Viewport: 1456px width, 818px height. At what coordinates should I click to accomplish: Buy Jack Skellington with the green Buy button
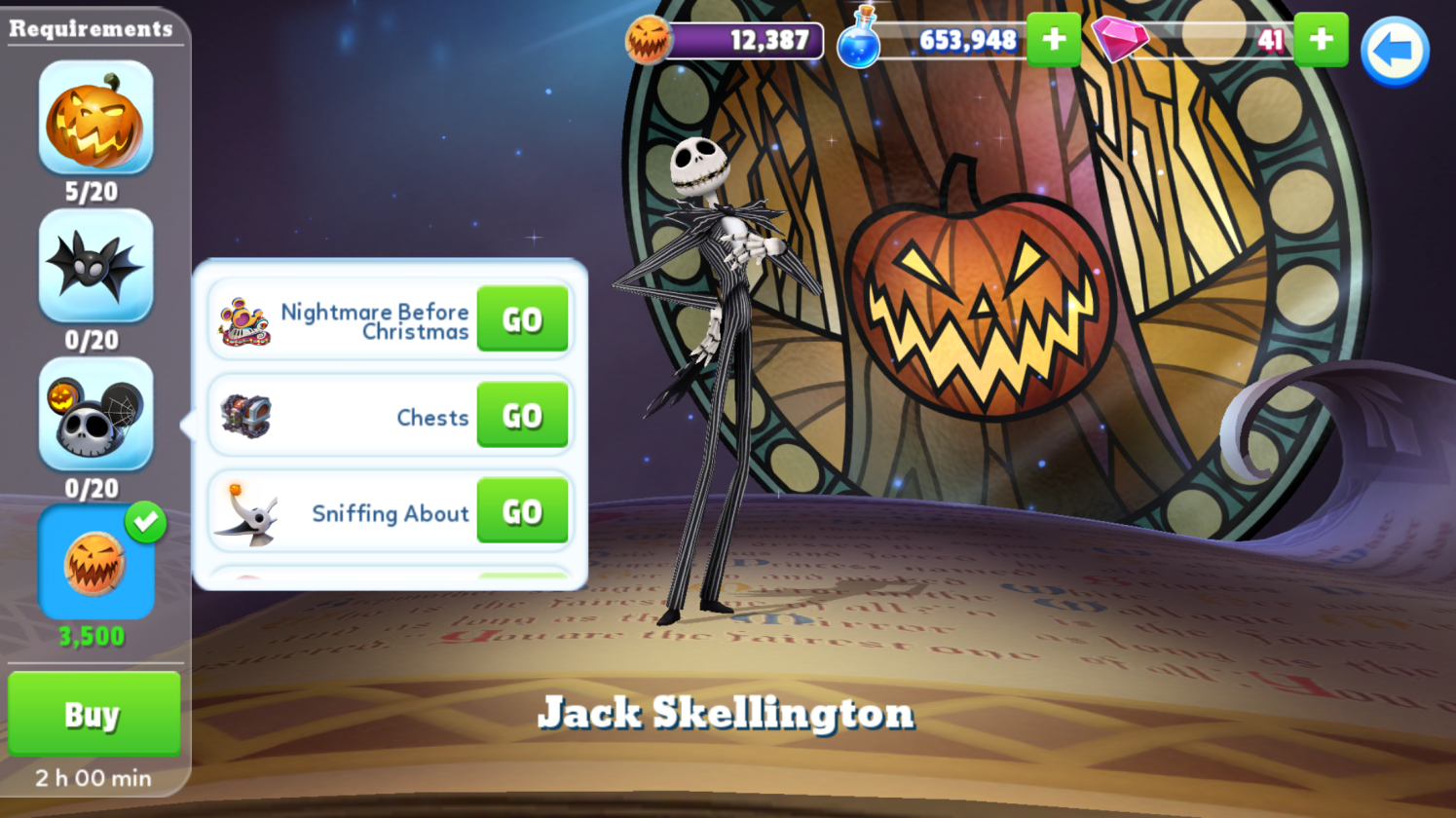pos(93,714)
